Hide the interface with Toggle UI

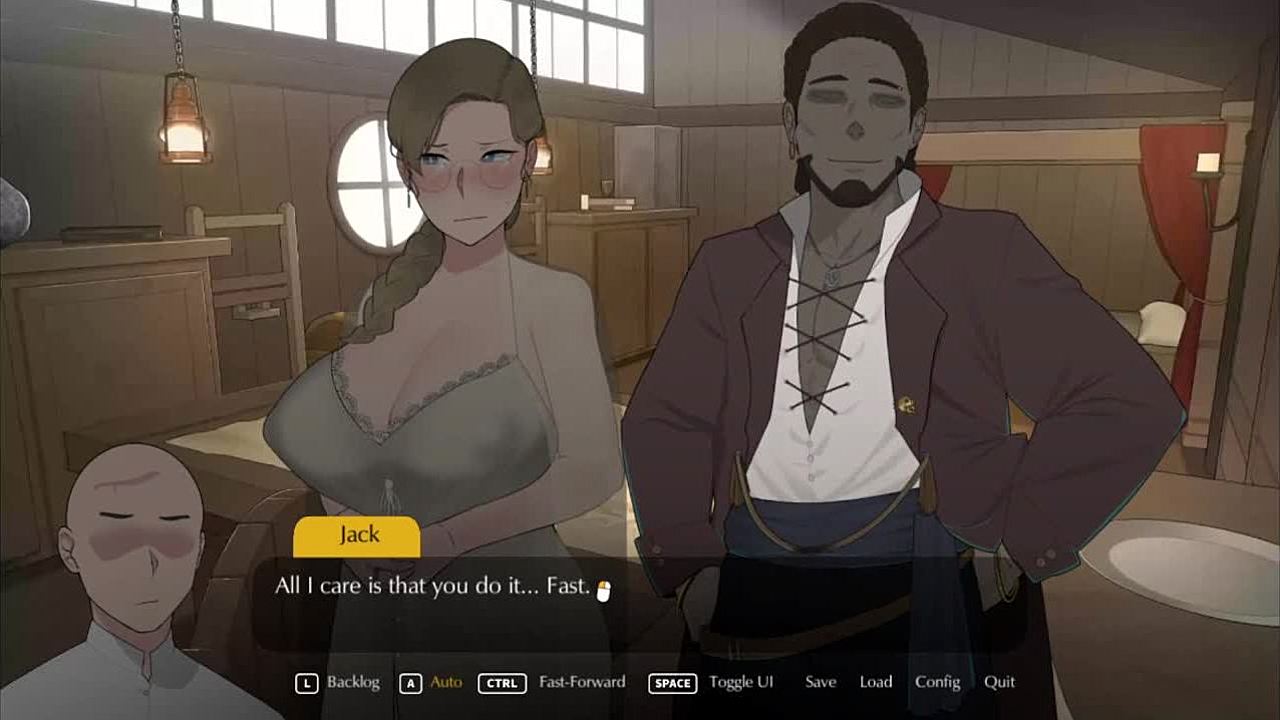741,682
